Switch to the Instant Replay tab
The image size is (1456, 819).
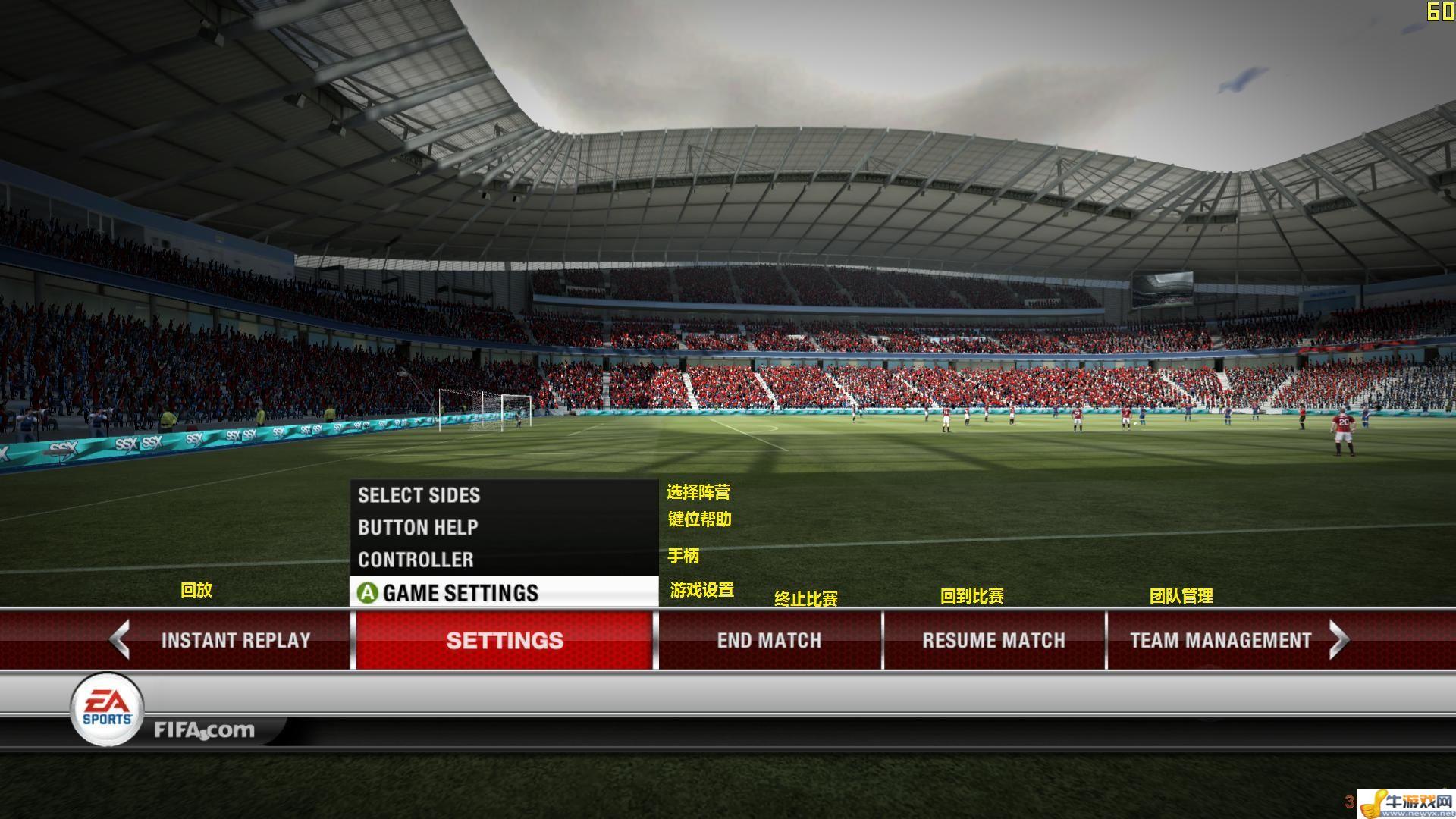(x=235, y=640)
